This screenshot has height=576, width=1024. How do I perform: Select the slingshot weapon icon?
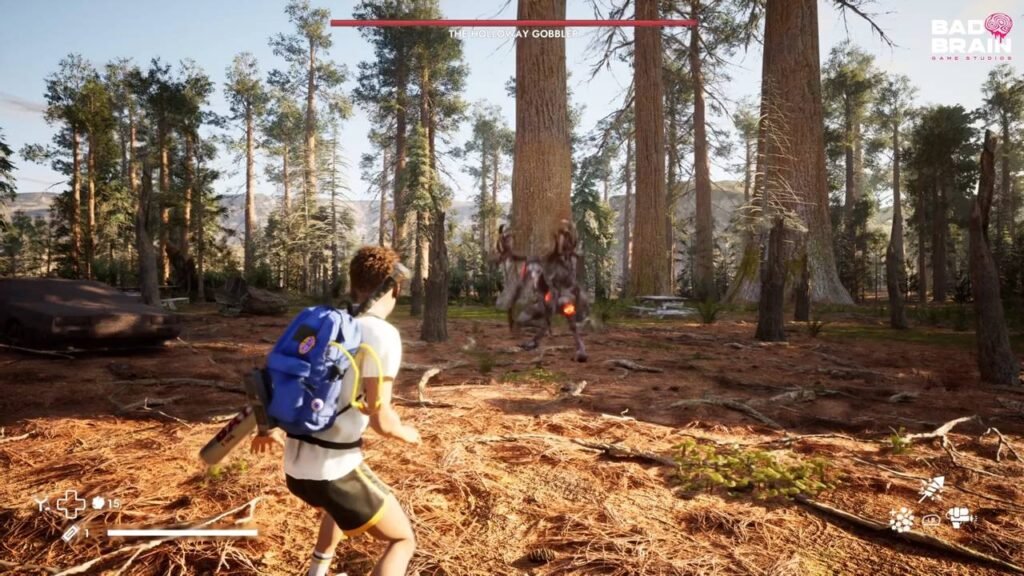[41, 503]
